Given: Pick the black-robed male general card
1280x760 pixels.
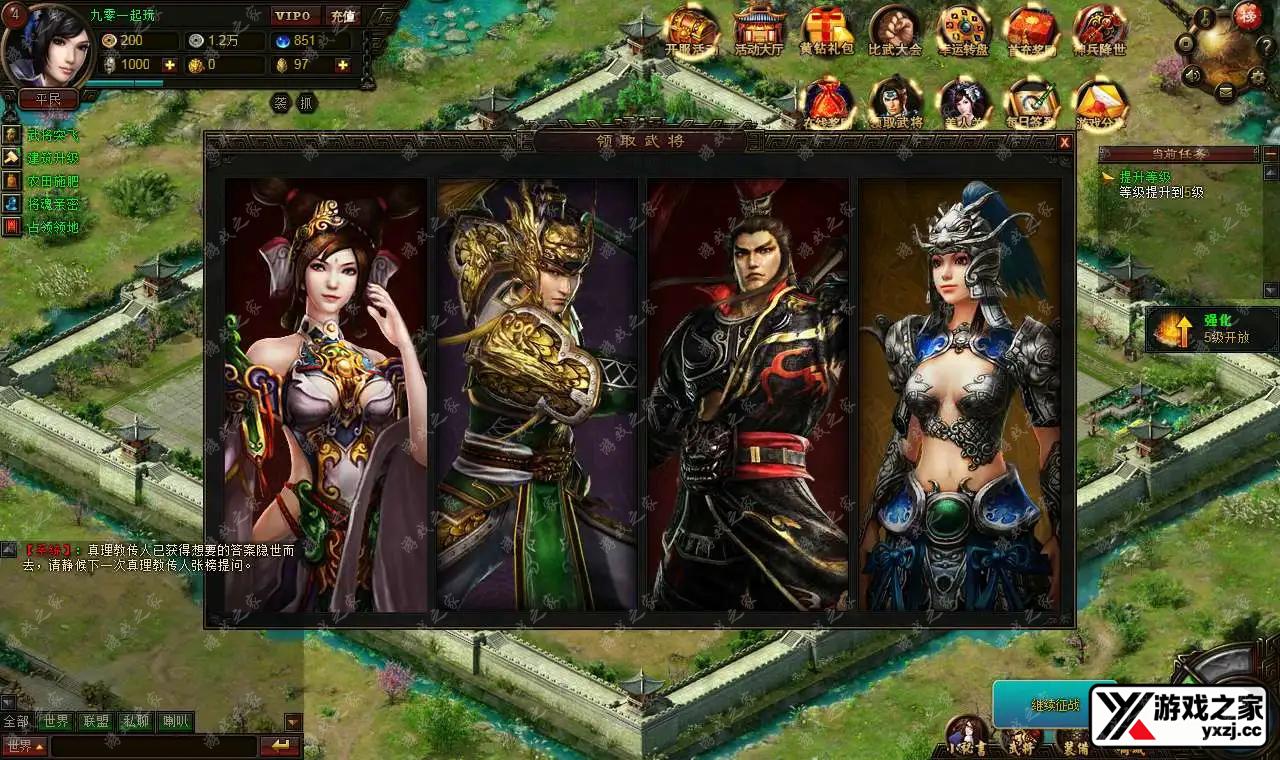Looking at the screenshot, I should tap(748, 395).
